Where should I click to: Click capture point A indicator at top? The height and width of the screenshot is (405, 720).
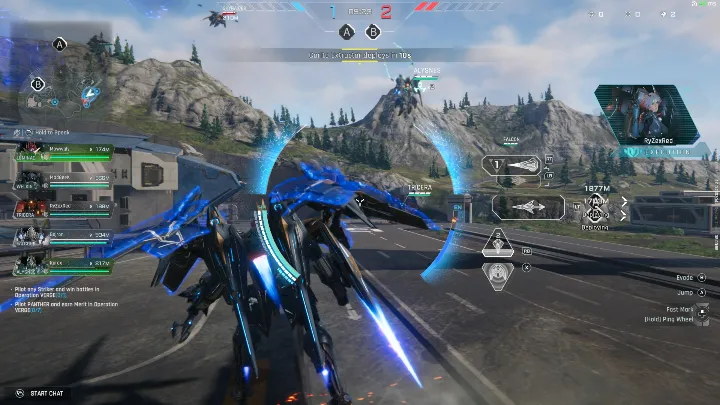coord(346,31)
